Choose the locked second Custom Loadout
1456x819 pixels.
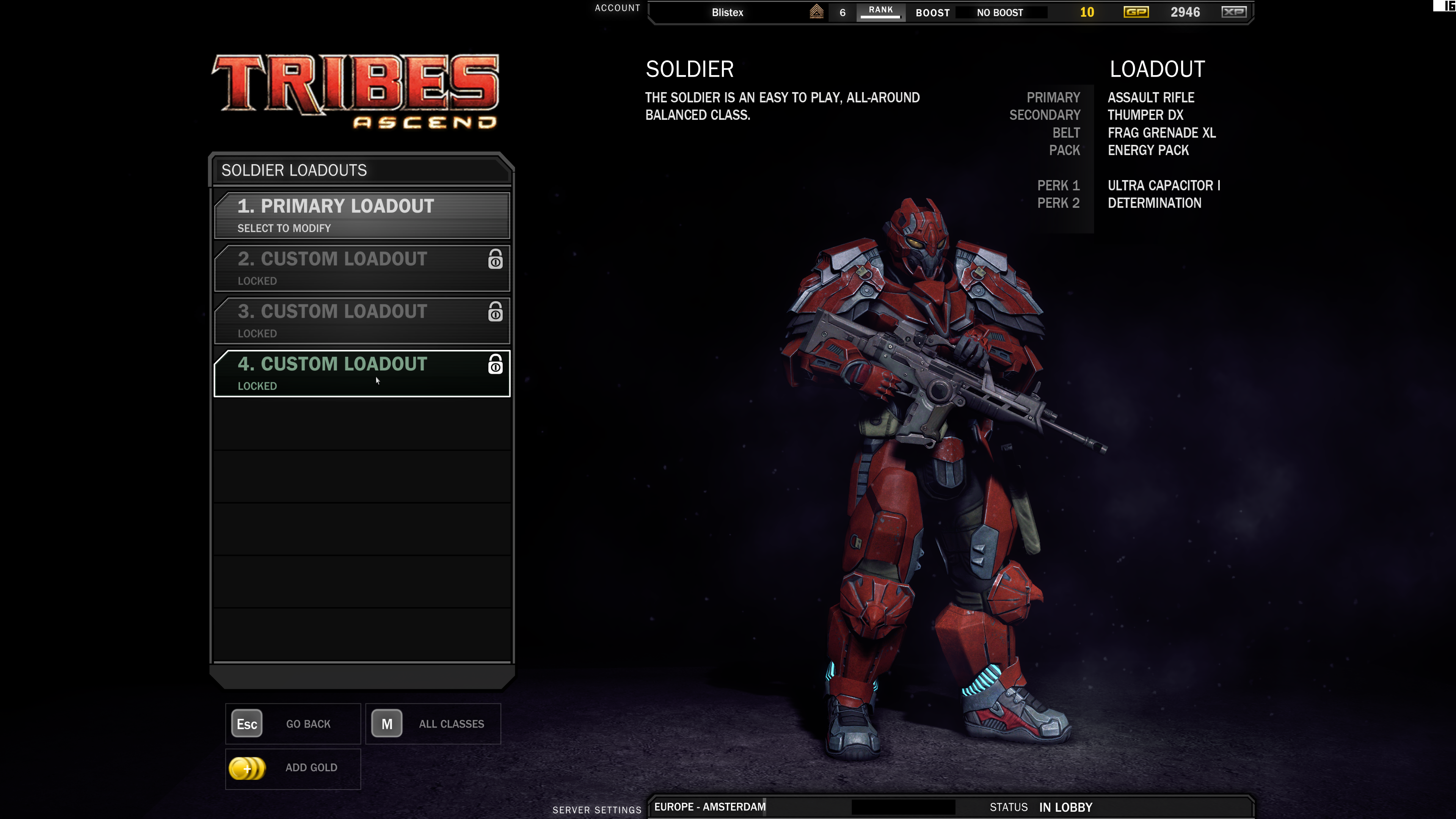pyautogui.click(x=362, y=268)
